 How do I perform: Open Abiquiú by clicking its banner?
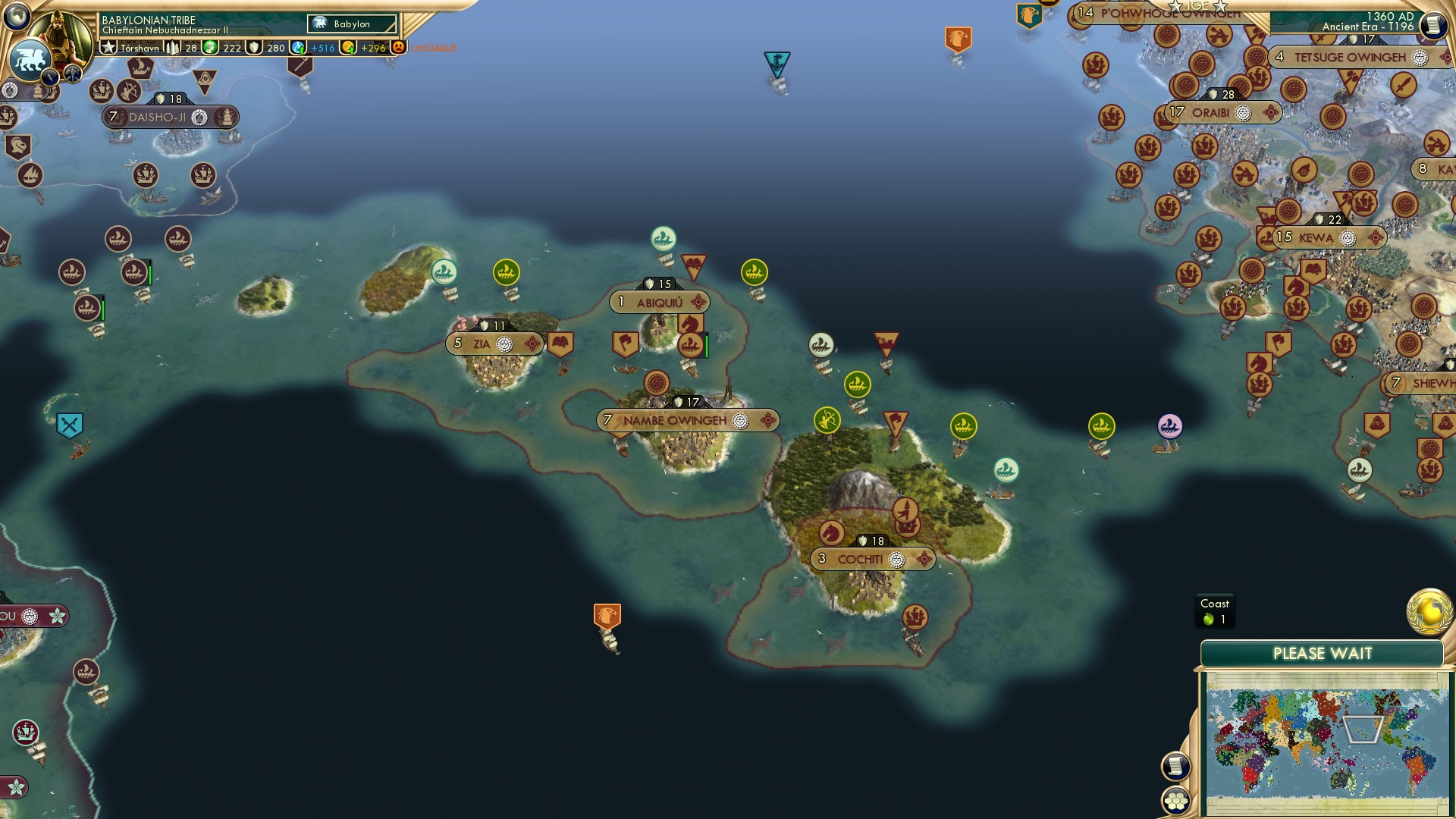click(x=661, y=302)
